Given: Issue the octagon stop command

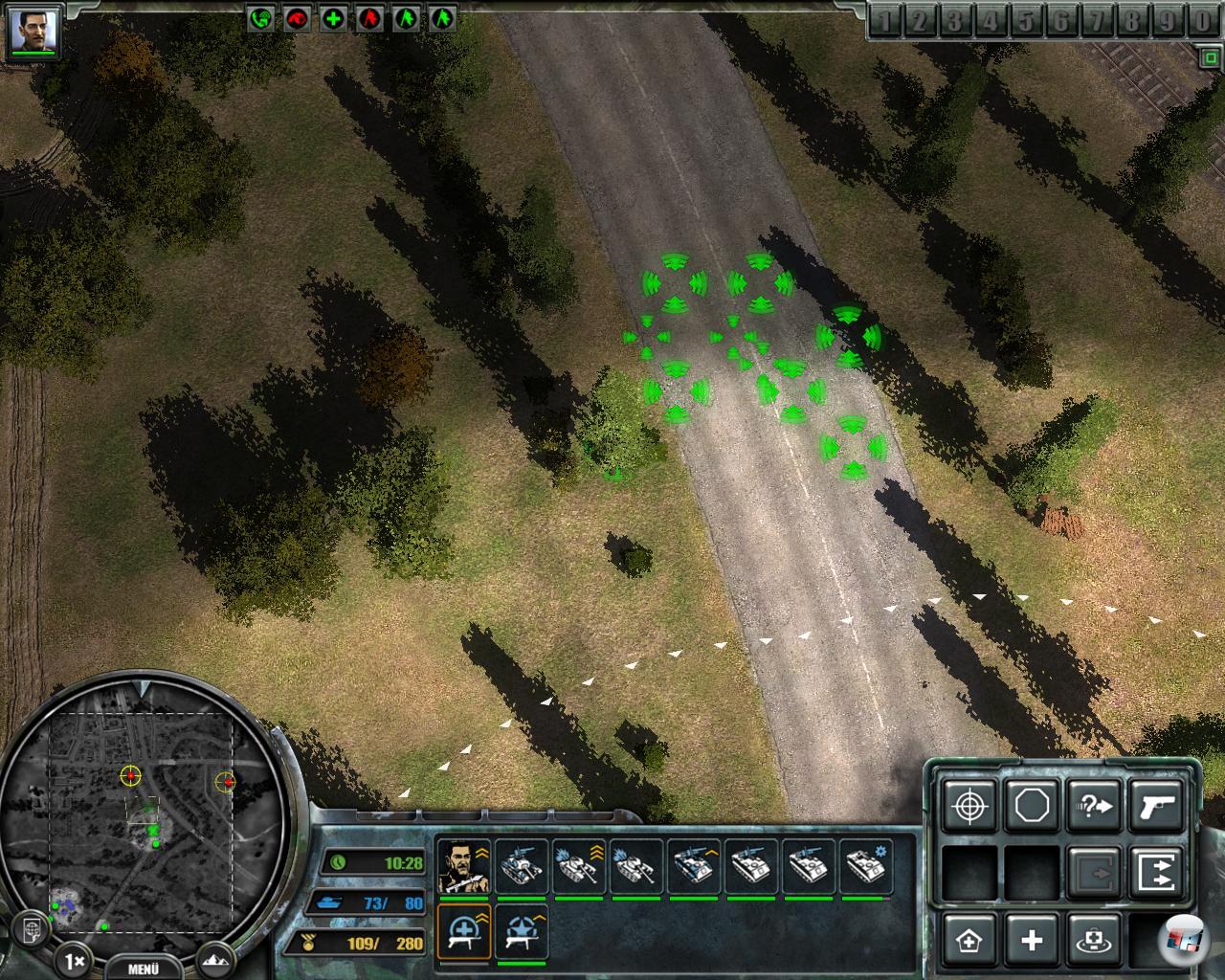Looking at the screenshot, I should click(x=1032, y=806).
